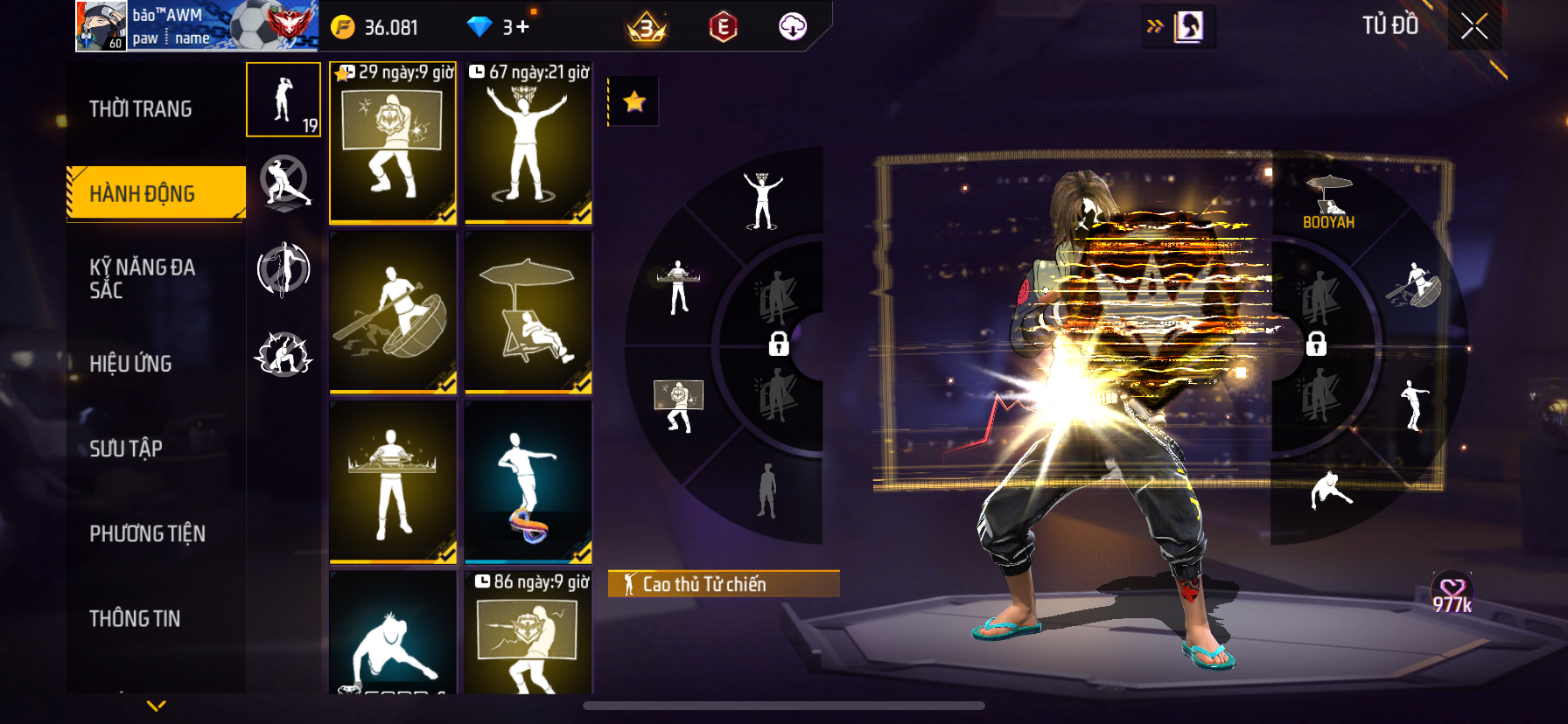Go to the Sưu Tập tab
Viewport: 1568px width, 724px height.
click(x=126, y=449)
